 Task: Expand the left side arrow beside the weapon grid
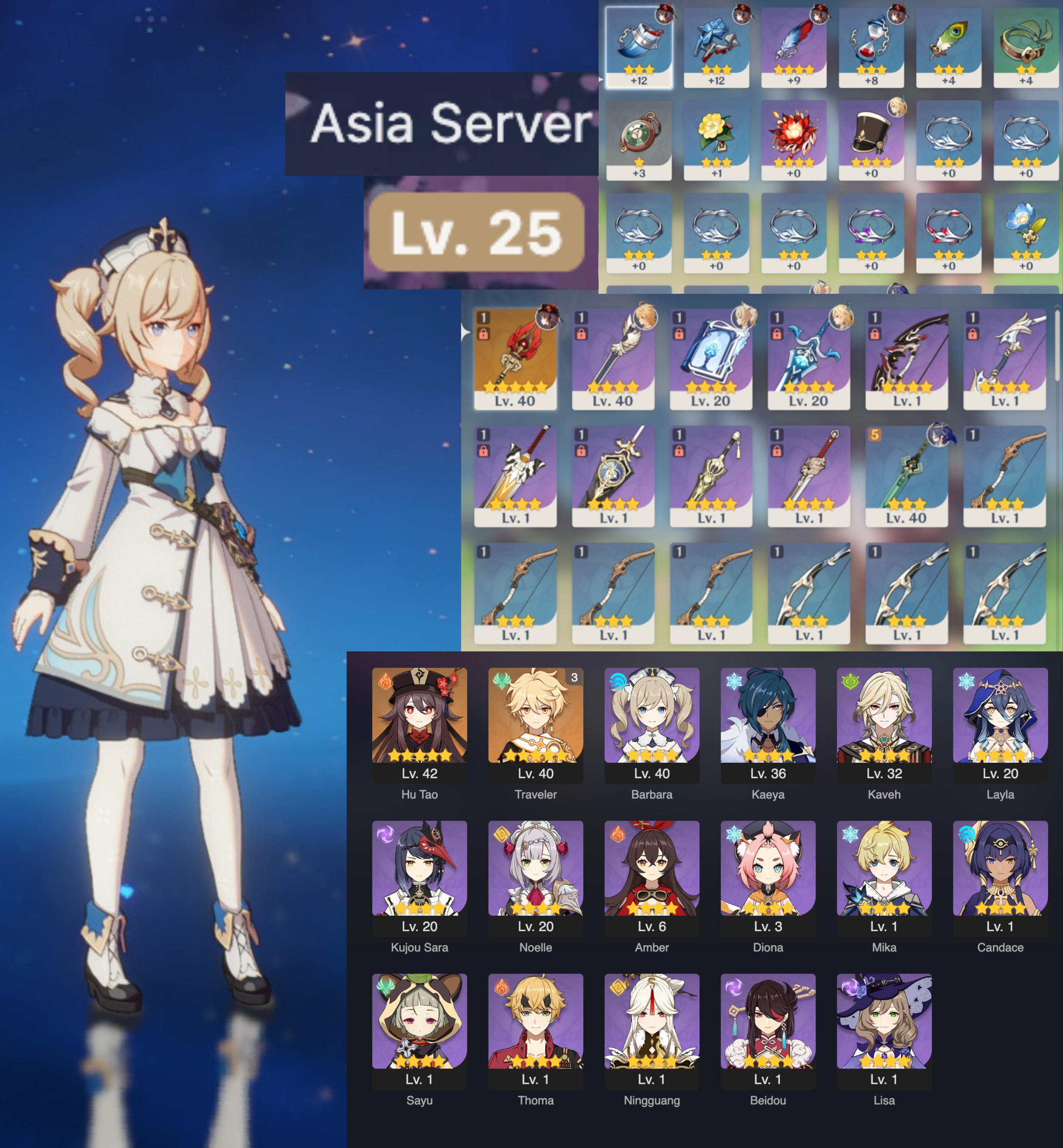466,331
